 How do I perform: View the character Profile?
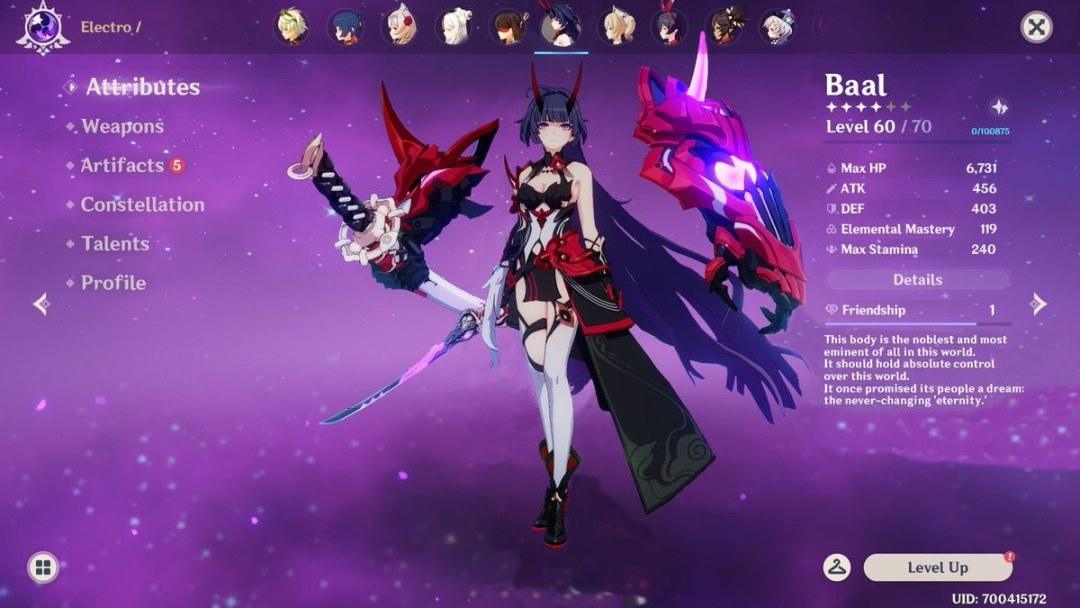[x=113, y=283]
